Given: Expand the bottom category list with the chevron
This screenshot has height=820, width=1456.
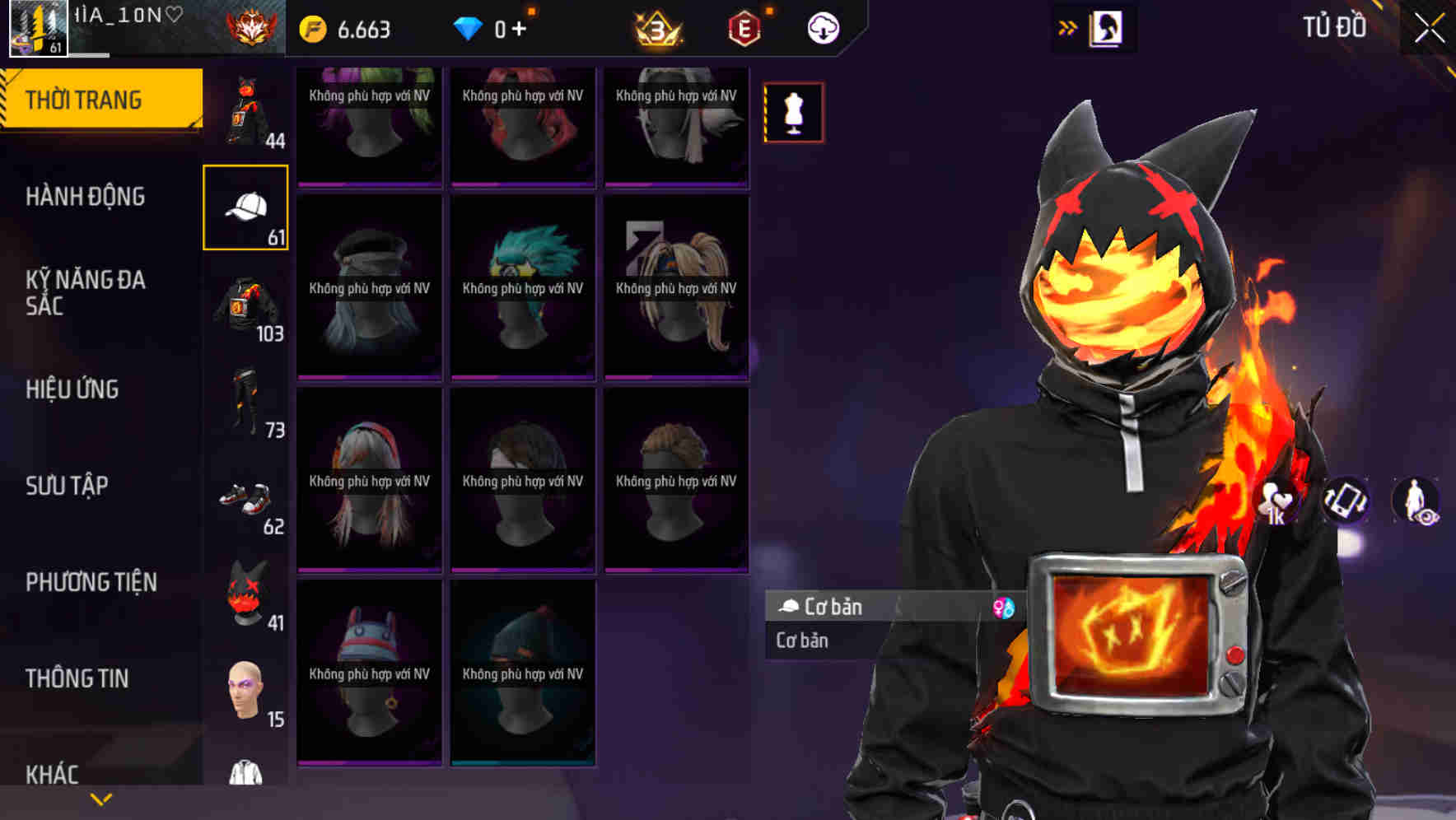Looking at the screenshot, I should point(100,798).
